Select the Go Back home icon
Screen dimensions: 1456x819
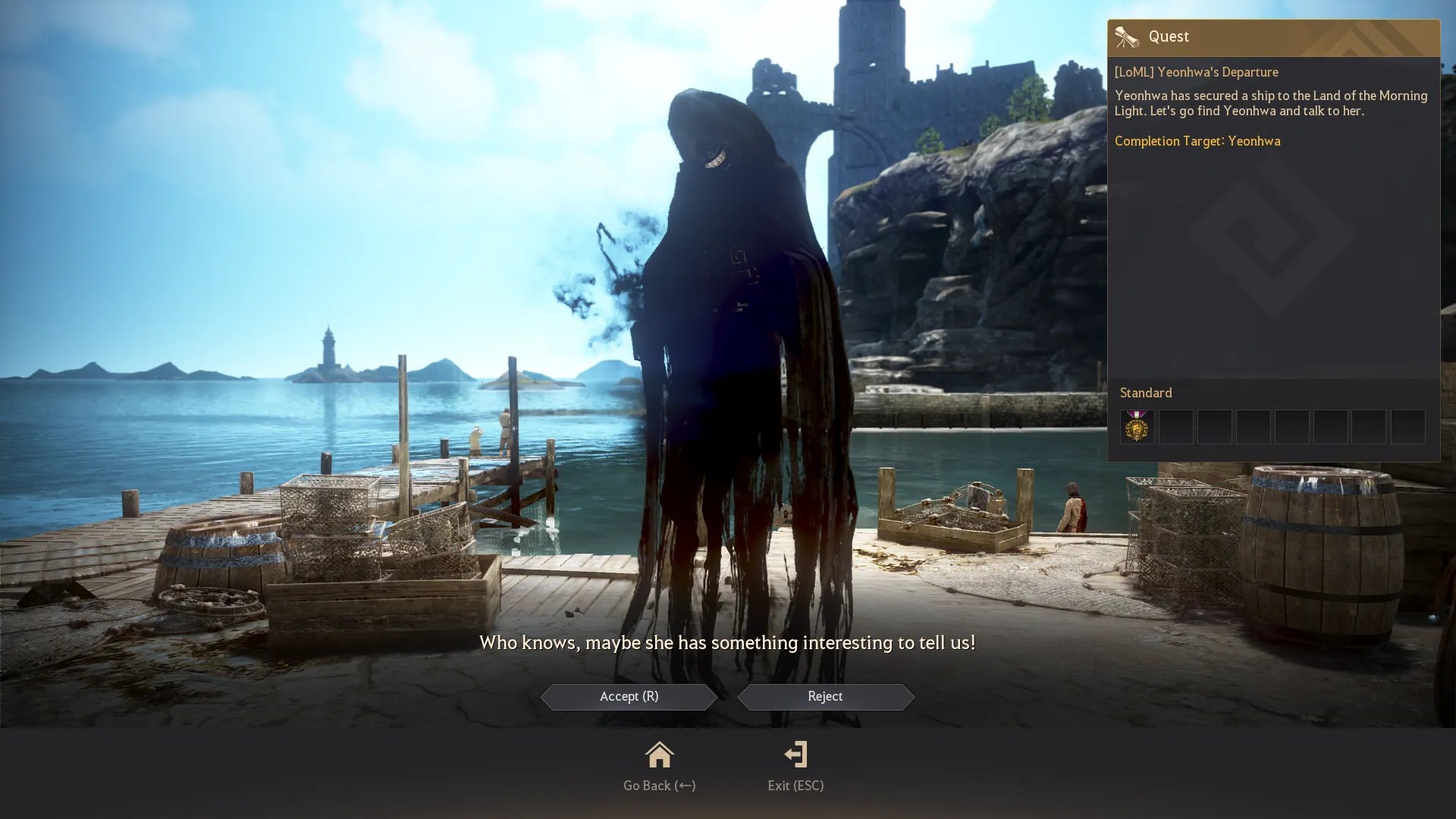coord(659,755)
